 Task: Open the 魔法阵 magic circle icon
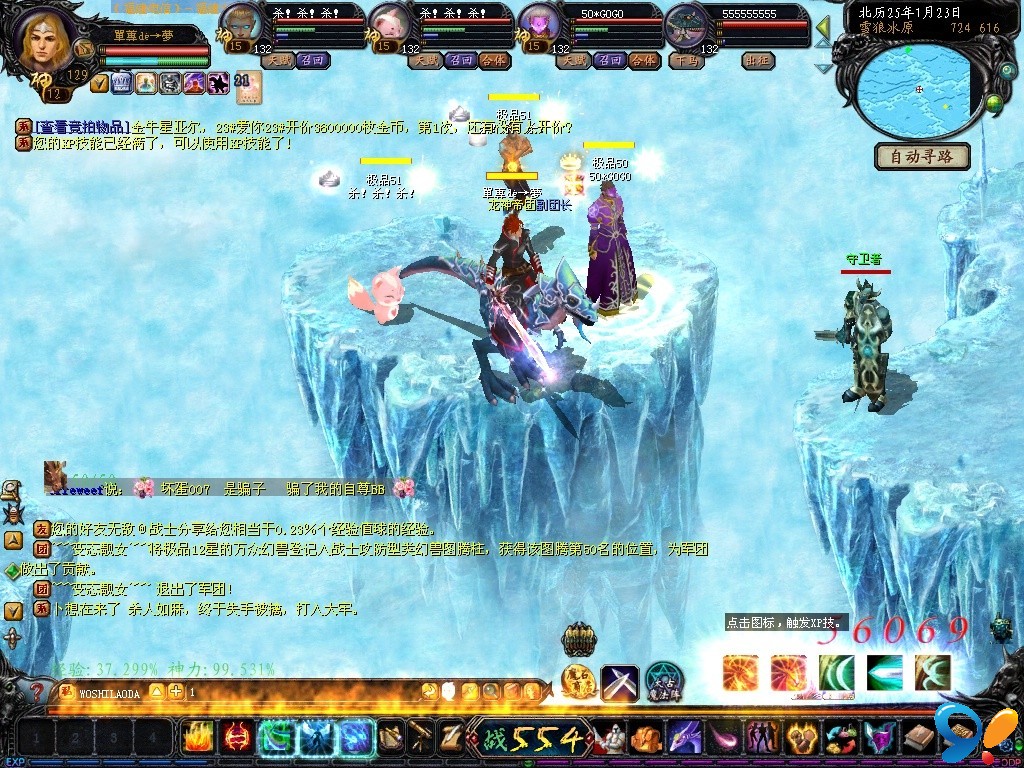pyautogui.click(x=663, y=683)
